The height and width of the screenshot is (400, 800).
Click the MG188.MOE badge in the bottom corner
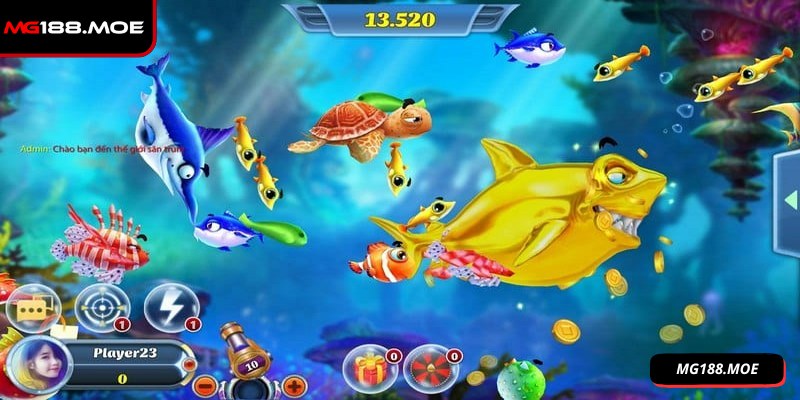718,369
